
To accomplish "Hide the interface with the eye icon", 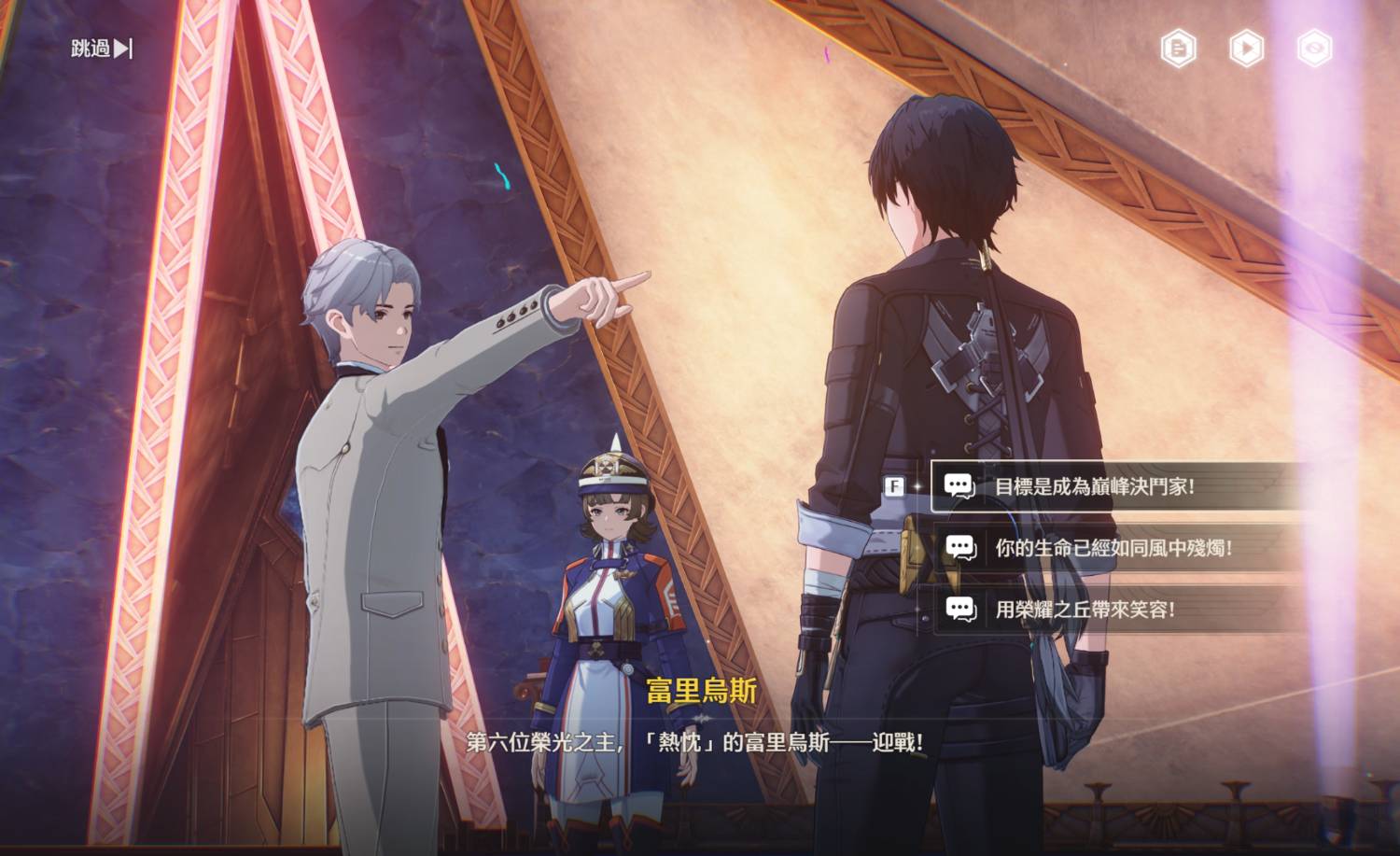I will click(x=1314, y=49).
